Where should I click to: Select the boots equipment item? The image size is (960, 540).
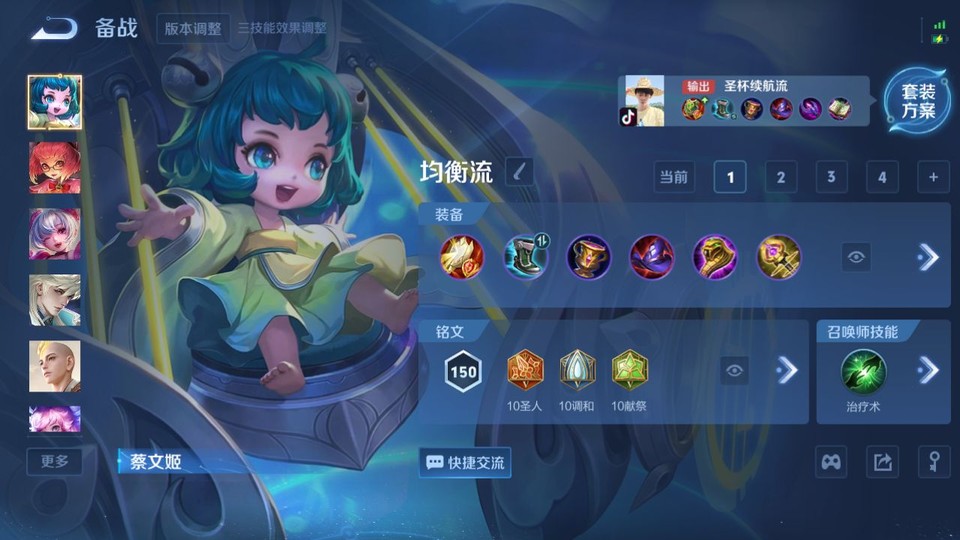[x=525, y=257]
